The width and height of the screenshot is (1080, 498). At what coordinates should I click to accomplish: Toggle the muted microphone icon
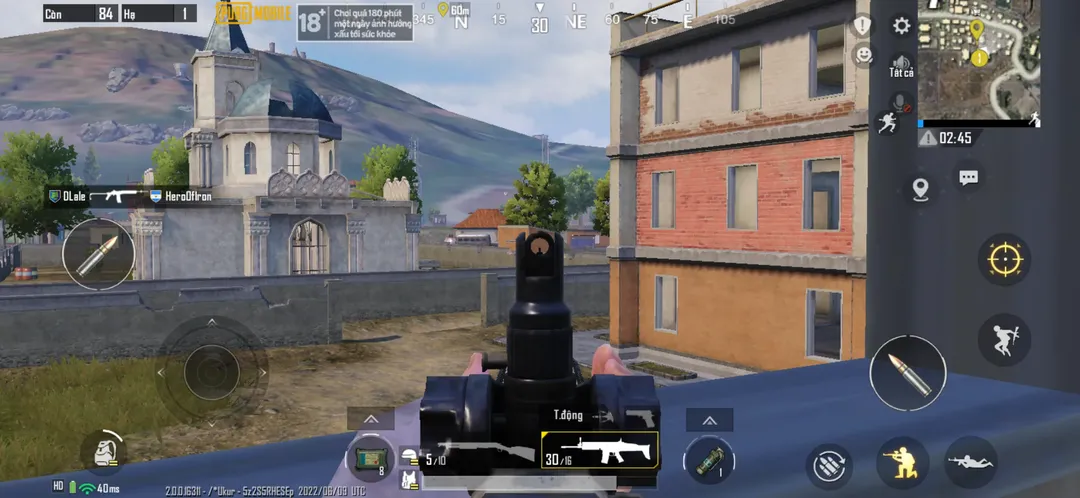pos(900,103)
